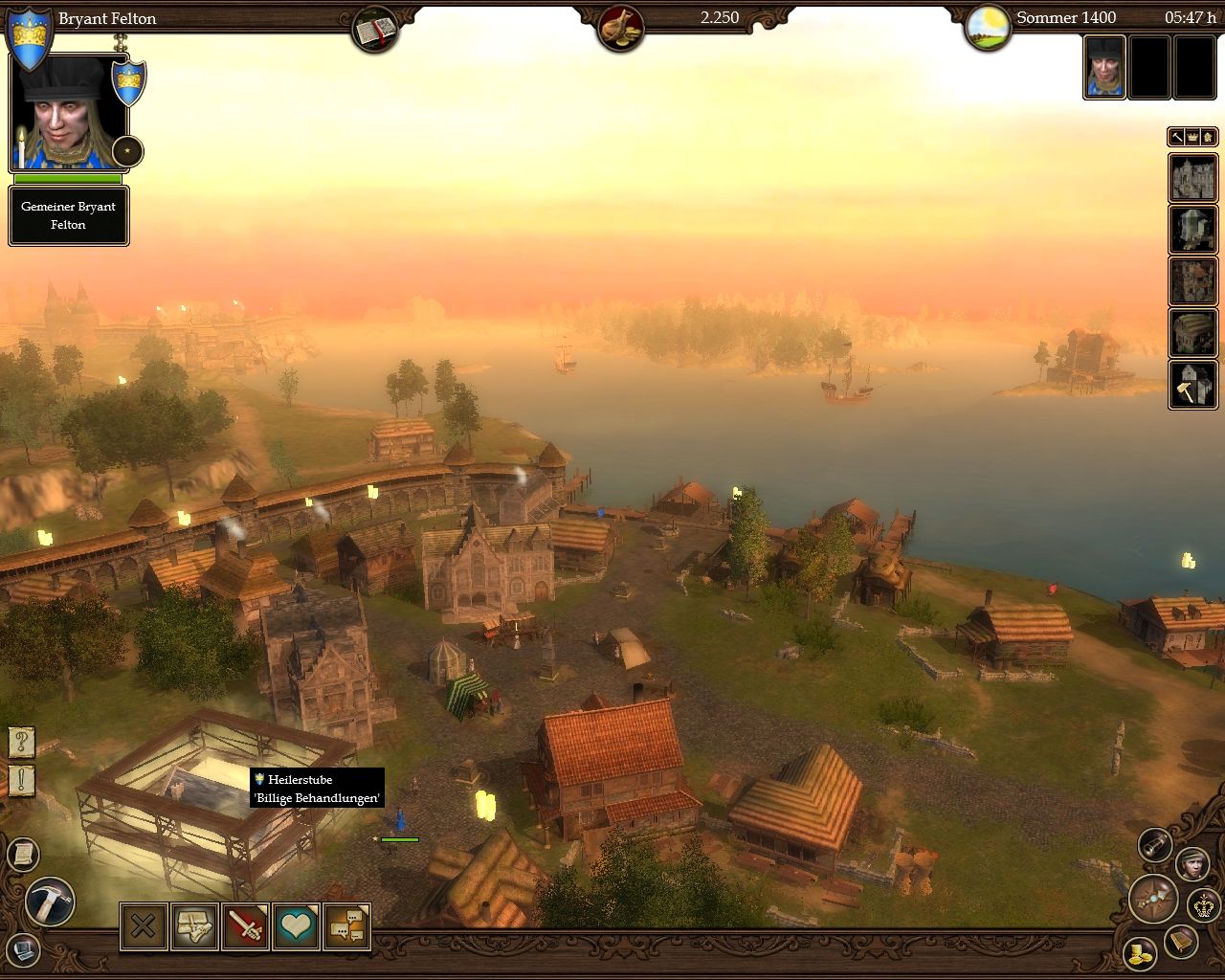1225x980 pixels.
Task: Open the gold coins round button
Action: [1139, 953]
